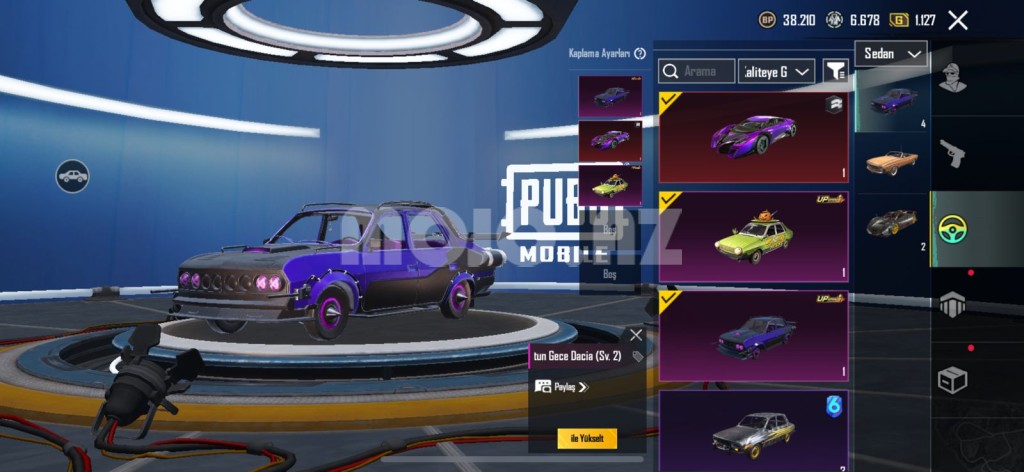Click the Arama search field
This screenshot has height=472, width=1024.
pos(697,71)
